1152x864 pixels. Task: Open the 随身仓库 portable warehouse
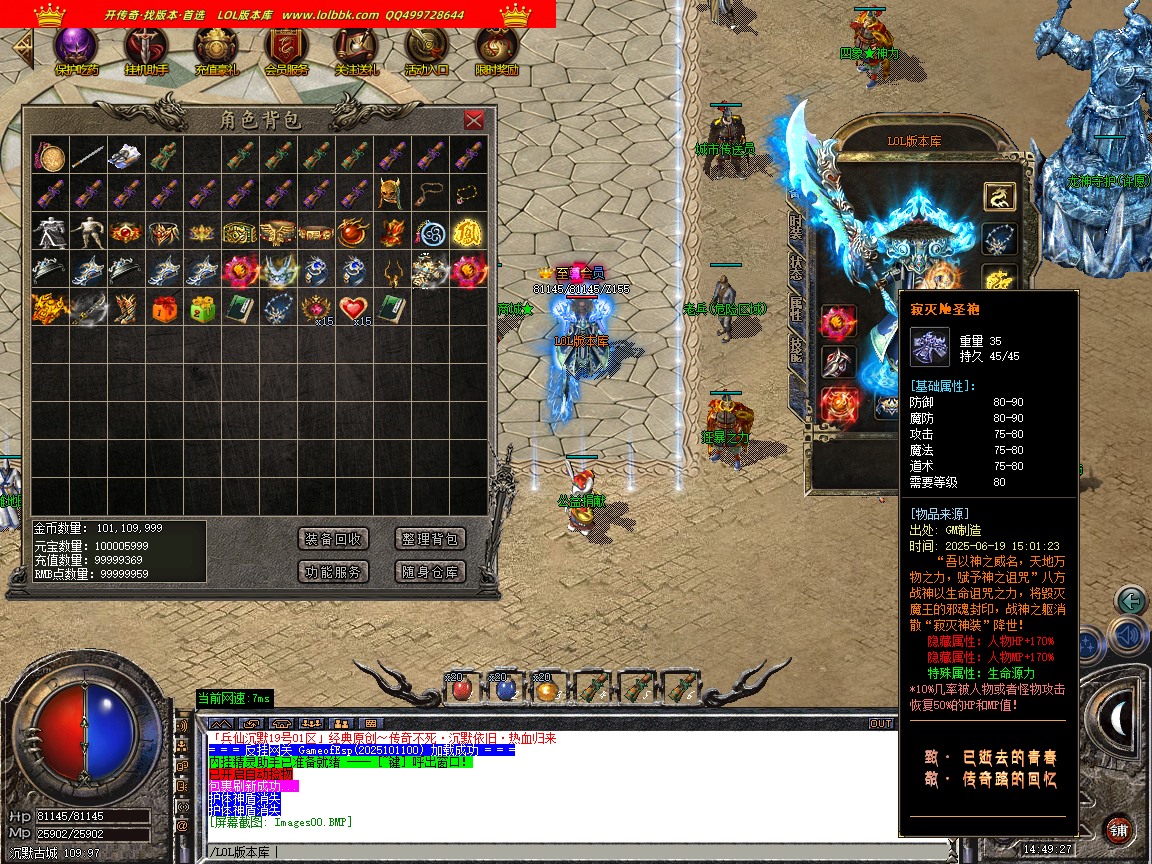[x=430, y=572]
